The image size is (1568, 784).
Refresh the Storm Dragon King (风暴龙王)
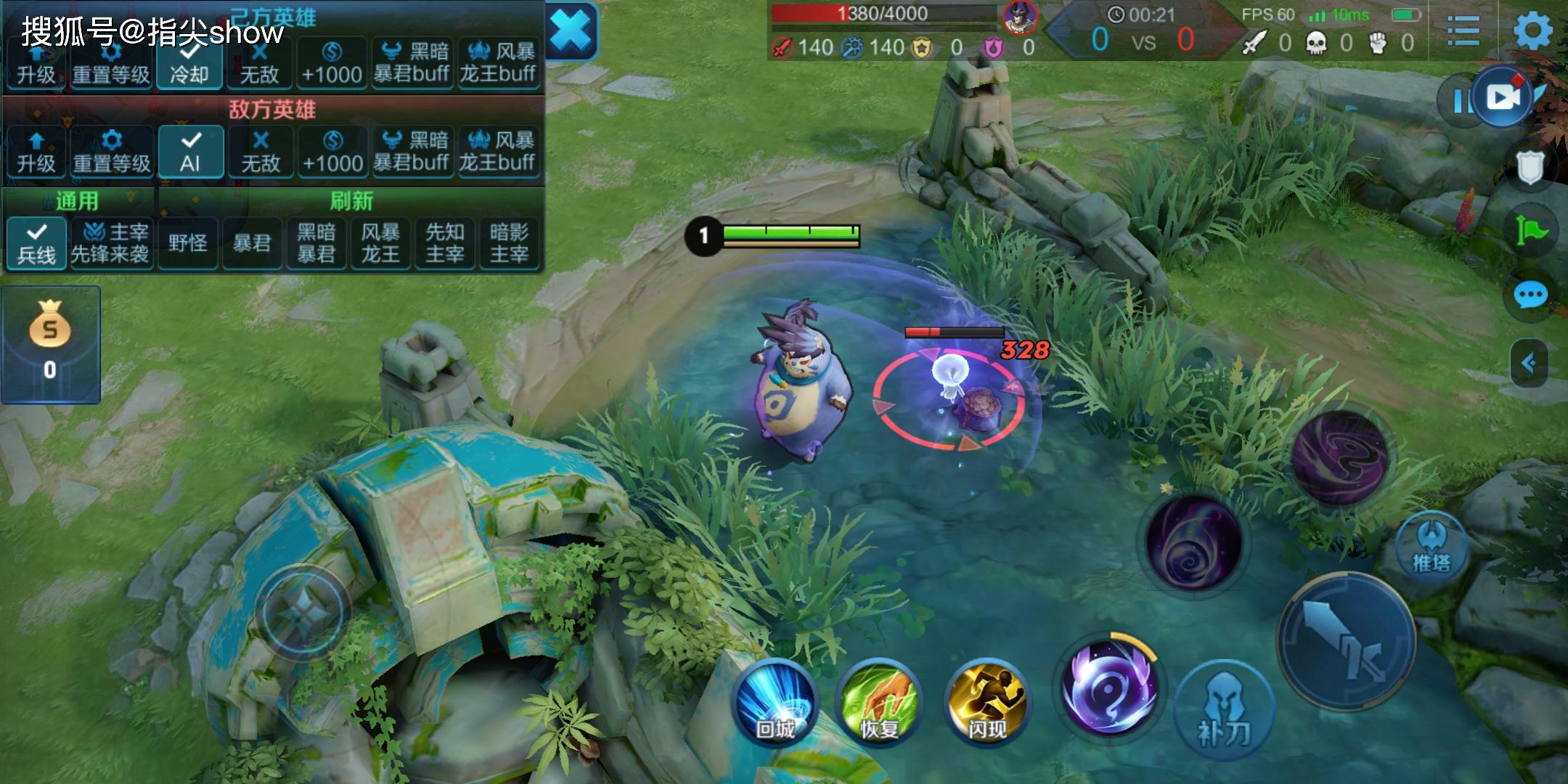tap(380, 243)
